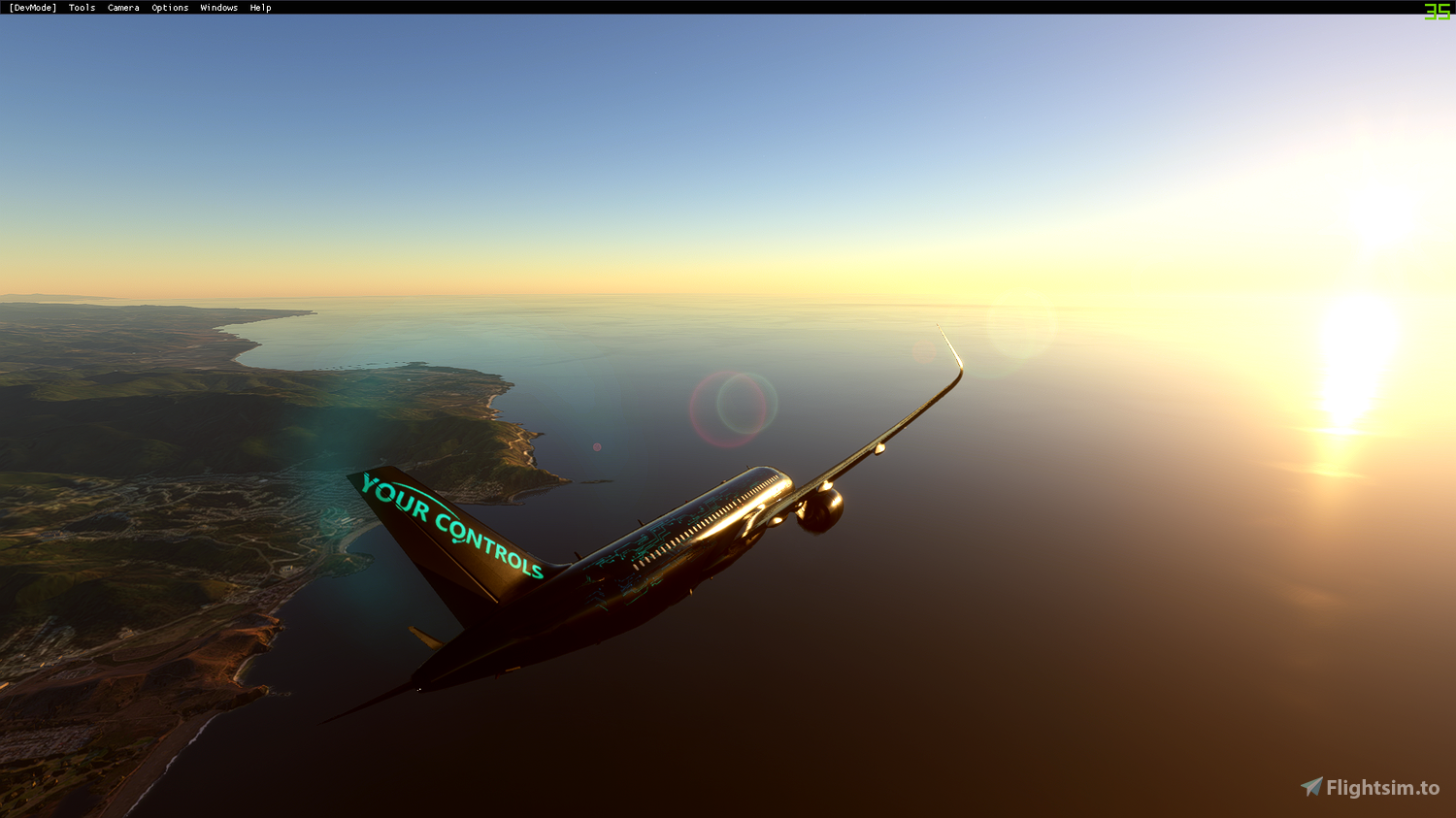
Task: Open the Tools menu
Action: 81,7
